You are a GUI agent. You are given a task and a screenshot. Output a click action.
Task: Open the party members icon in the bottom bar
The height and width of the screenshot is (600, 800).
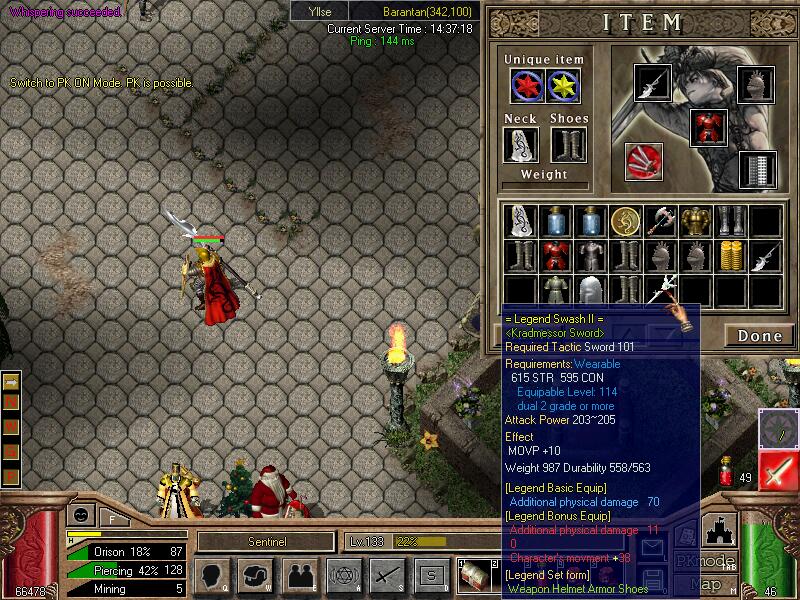[x=299, y=574]
